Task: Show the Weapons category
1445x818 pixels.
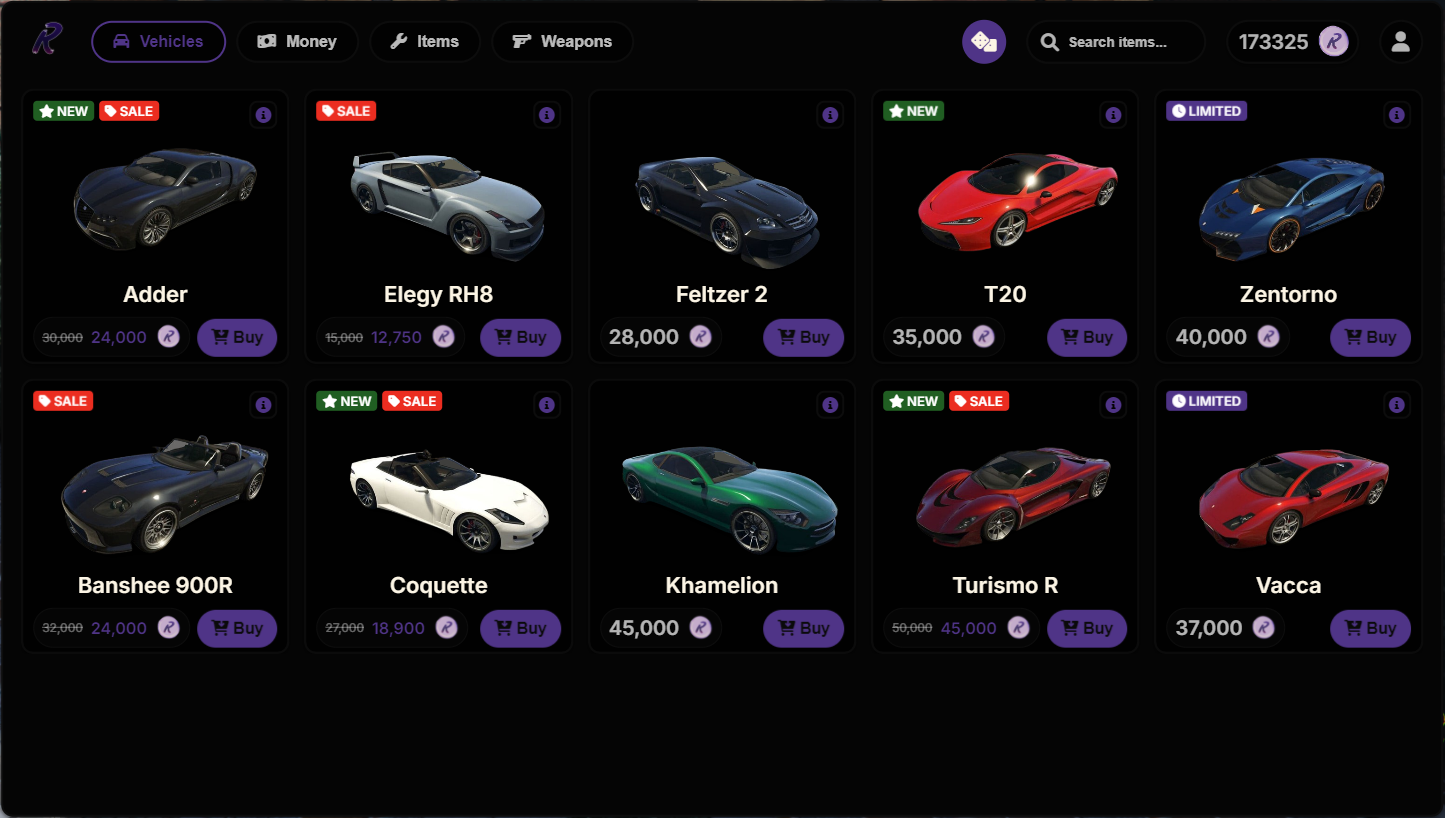Action: pyautogui.click(x=562, y=42)
